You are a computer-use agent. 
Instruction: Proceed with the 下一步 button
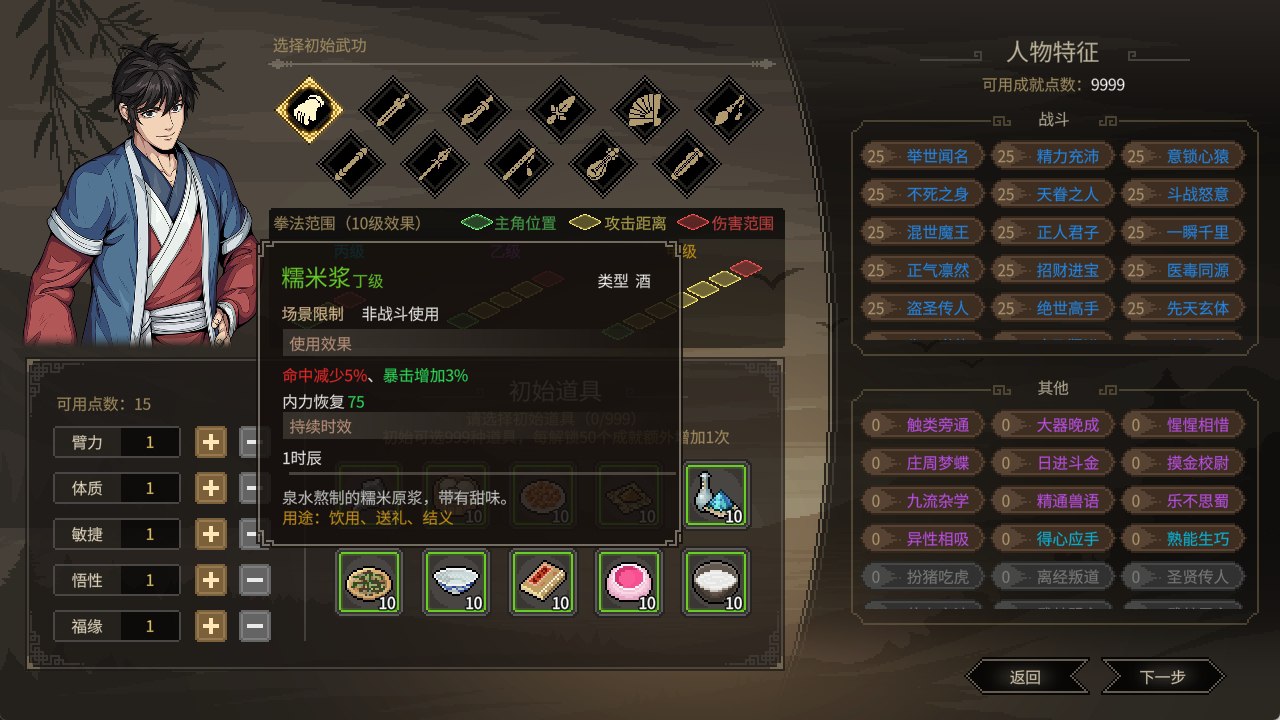pyautogui.click(x=1162, y=677)
